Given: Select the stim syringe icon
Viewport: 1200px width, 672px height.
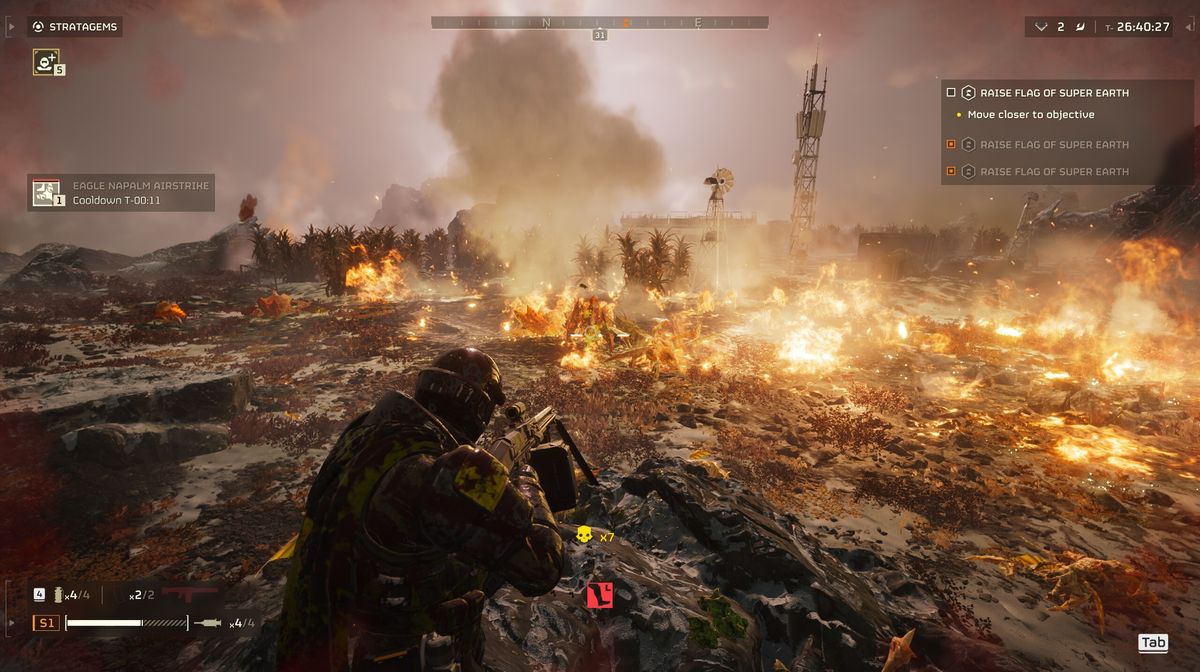Looking at the screenshot, I should (x=209, y=623).
